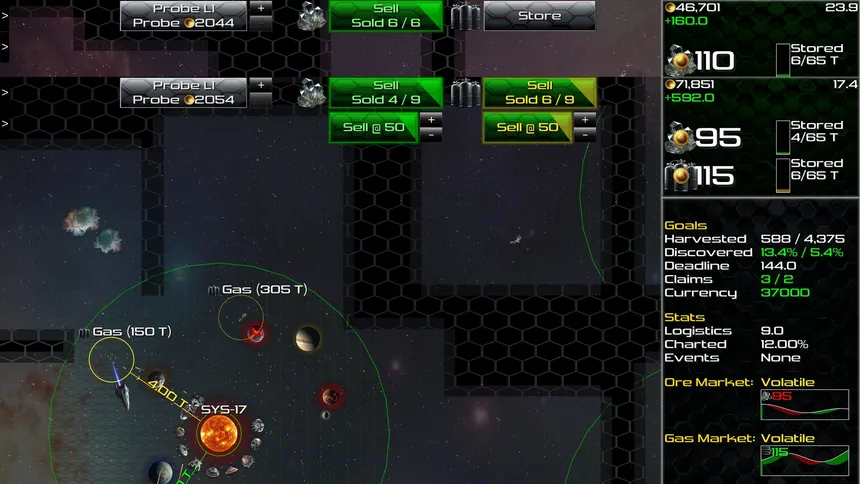The width and height of the screenshot is (860, 484).
Task: Open the Store button next to gas canisters
Action: (x=539, y=16)
